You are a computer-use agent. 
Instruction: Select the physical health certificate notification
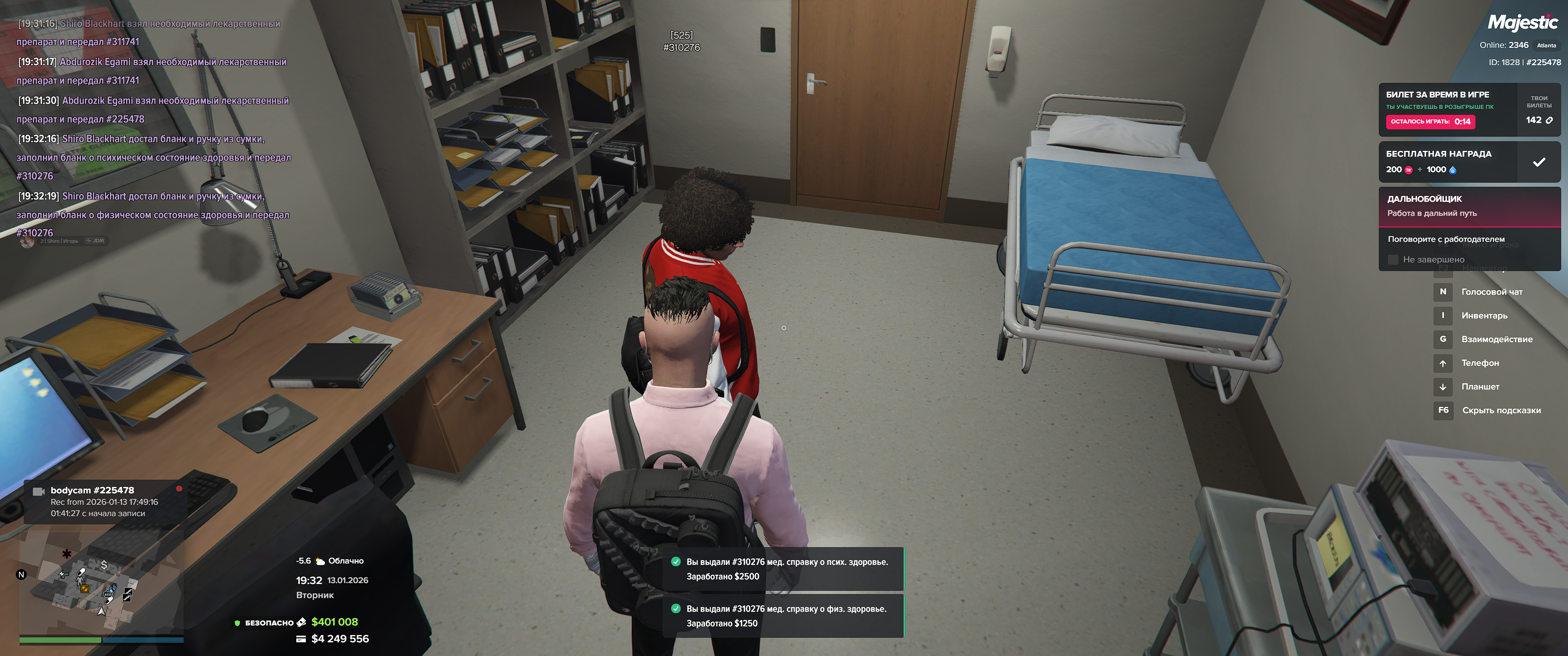click(783, 616)
